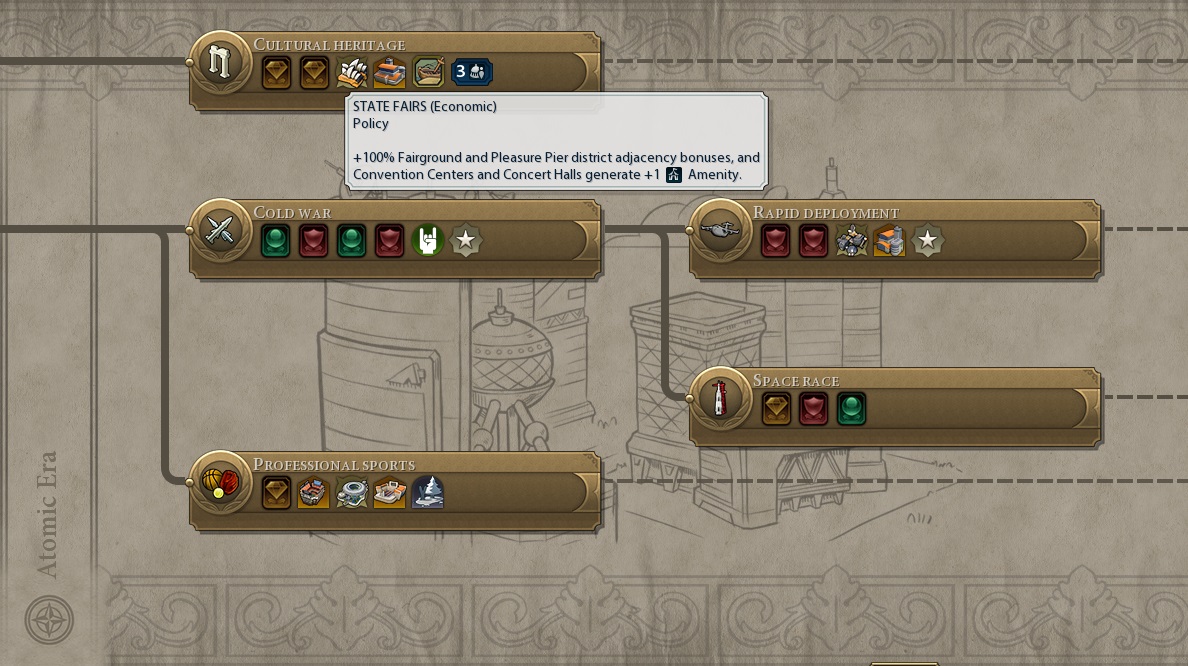Click the star icon in Rapid Deployment
Image resolution: width=1188 pixels, height=666 pixels.
click(927, 241)
